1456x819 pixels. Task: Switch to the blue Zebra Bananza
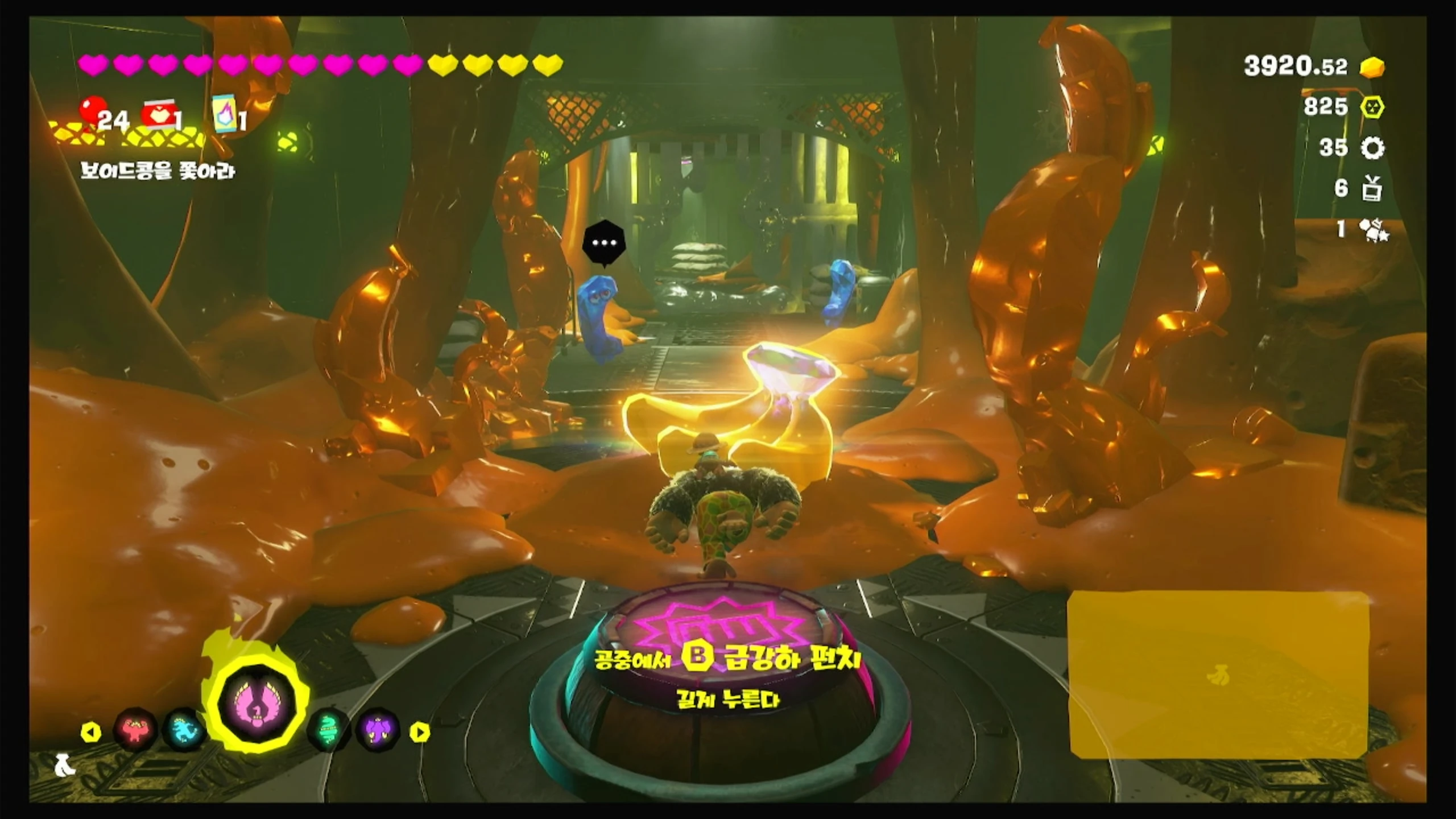point(185,730)
